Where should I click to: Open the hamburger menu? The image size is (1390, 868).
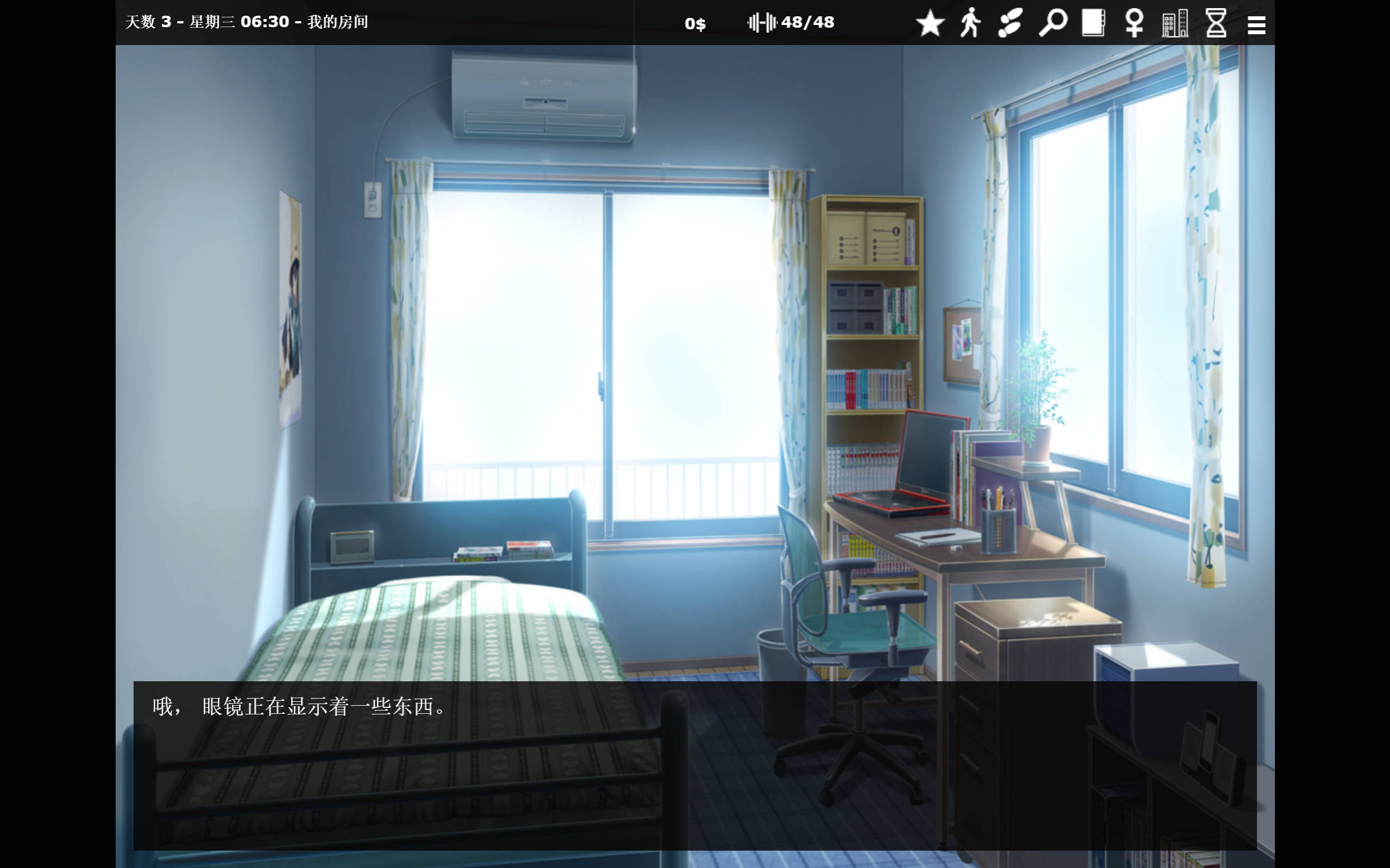pos(1257,23)
